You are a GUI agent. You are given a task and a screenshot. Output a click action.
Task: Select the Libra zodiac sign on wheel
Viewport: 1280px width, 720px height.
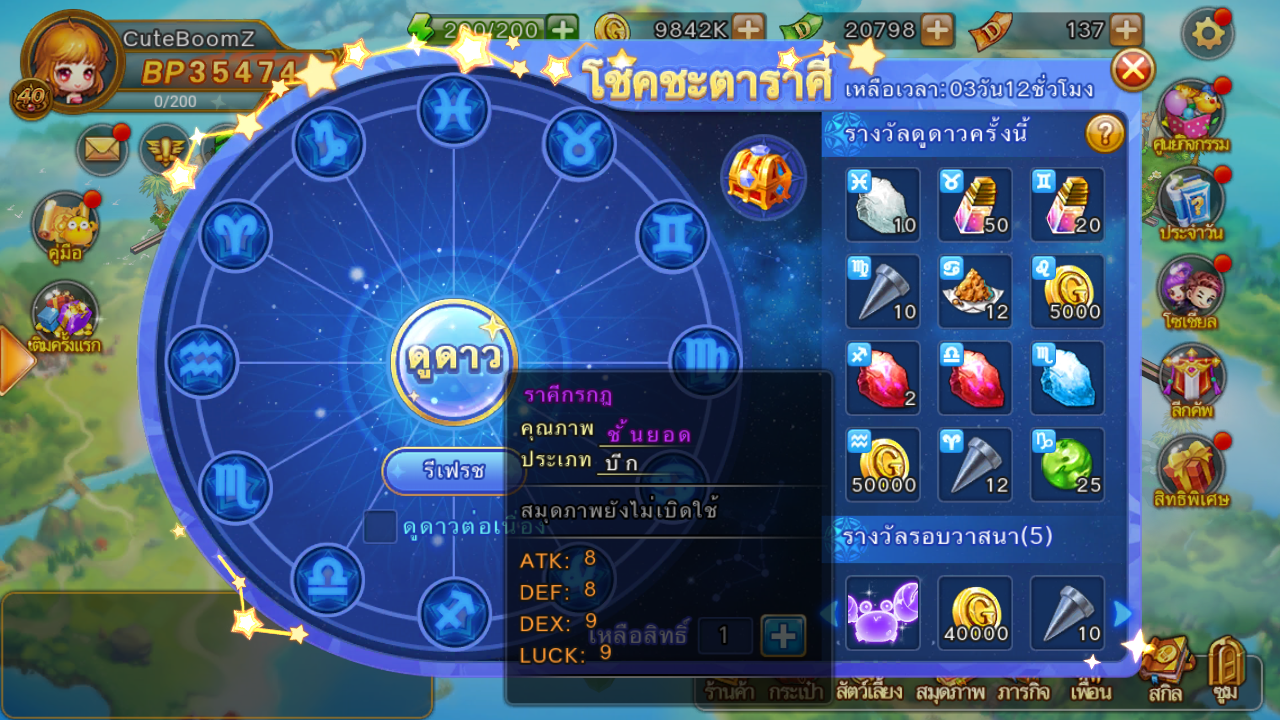328,580
